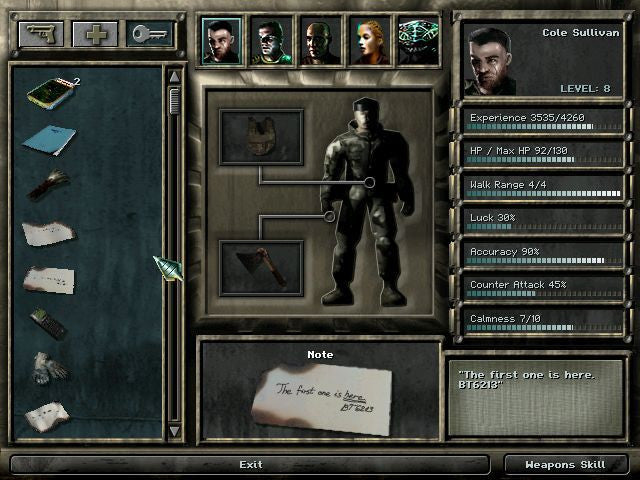Click the equipped hatchet weapon slot
The height and width of the screenshot is (480, 640).
[260, 267]
